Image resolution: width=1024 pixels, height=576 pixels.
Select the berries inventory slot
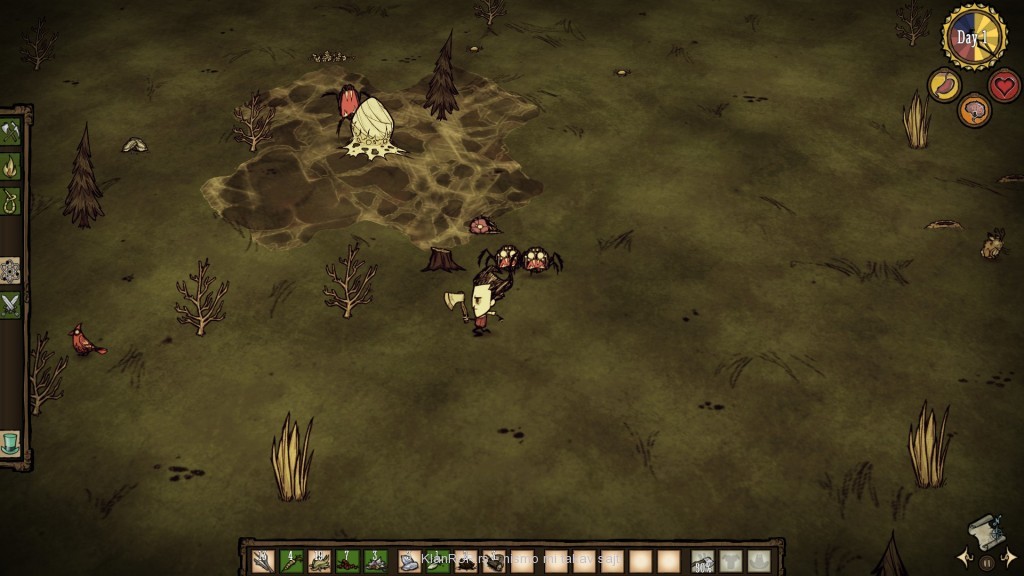[x=348, y=561]
